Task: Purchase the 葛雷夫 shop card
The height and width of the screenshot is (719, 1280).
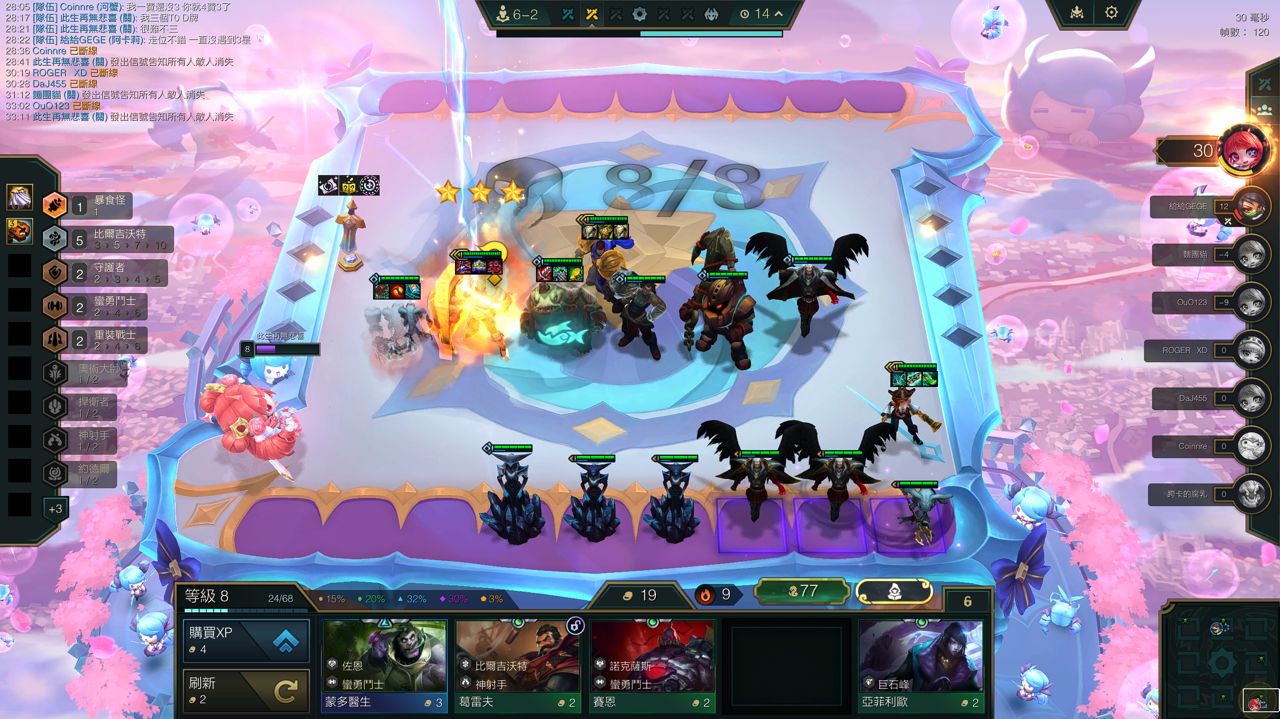Action: (518, 665)
